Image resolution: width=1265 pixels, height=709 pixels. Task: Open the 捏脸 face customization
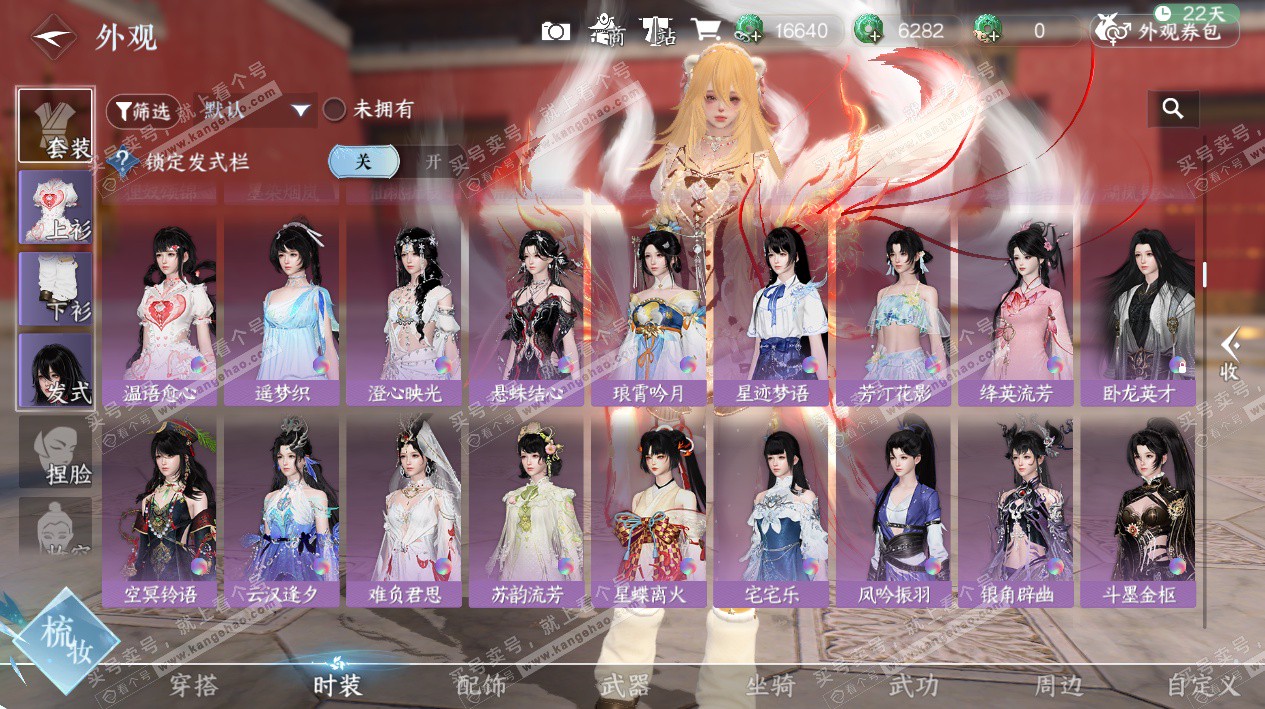click(x=56, y=453)
